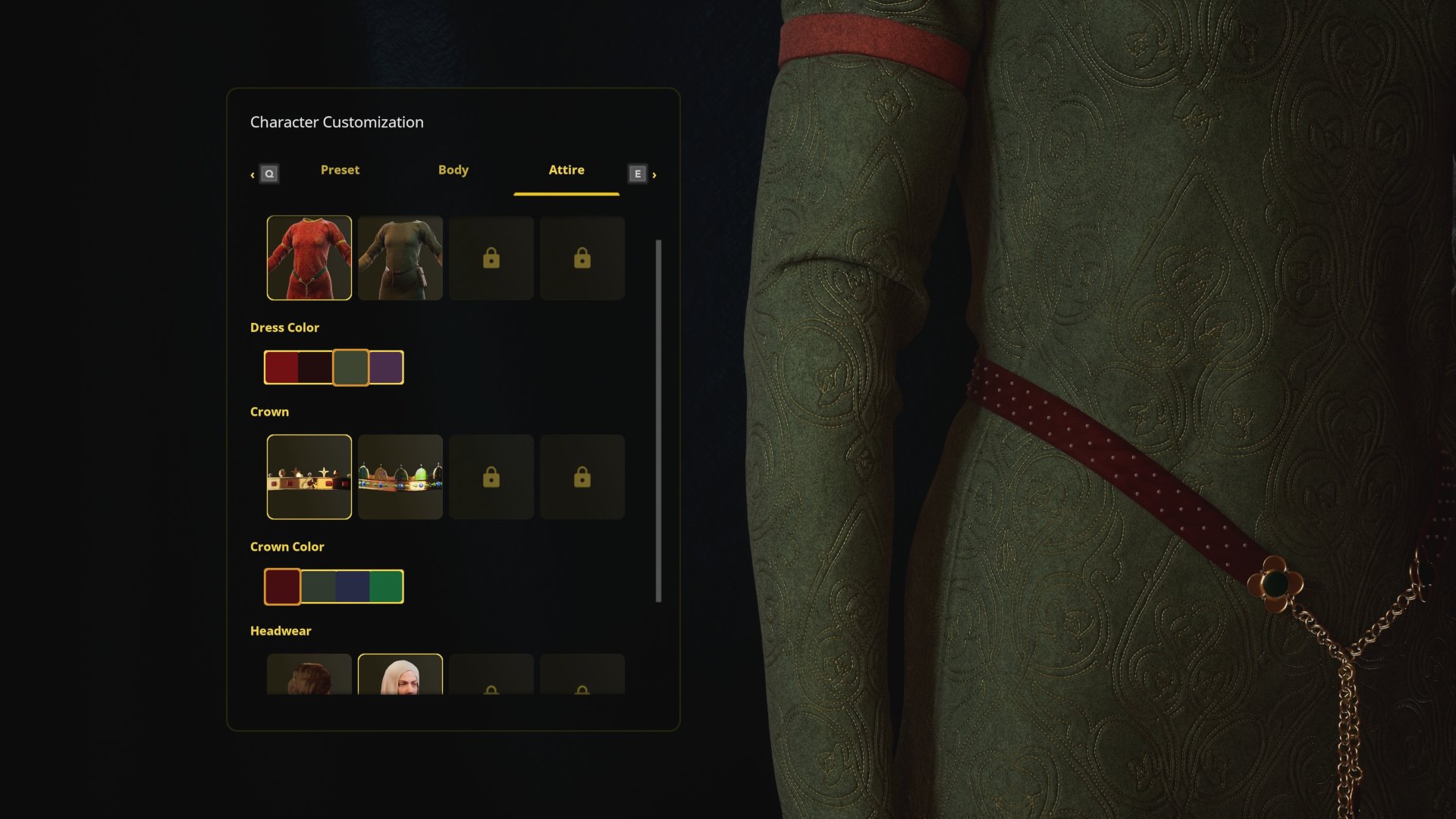Image resolution: width=1456 pixels, height=819 pixels.
Task: Choose the bright green crown color
Action: coord(386,587)
